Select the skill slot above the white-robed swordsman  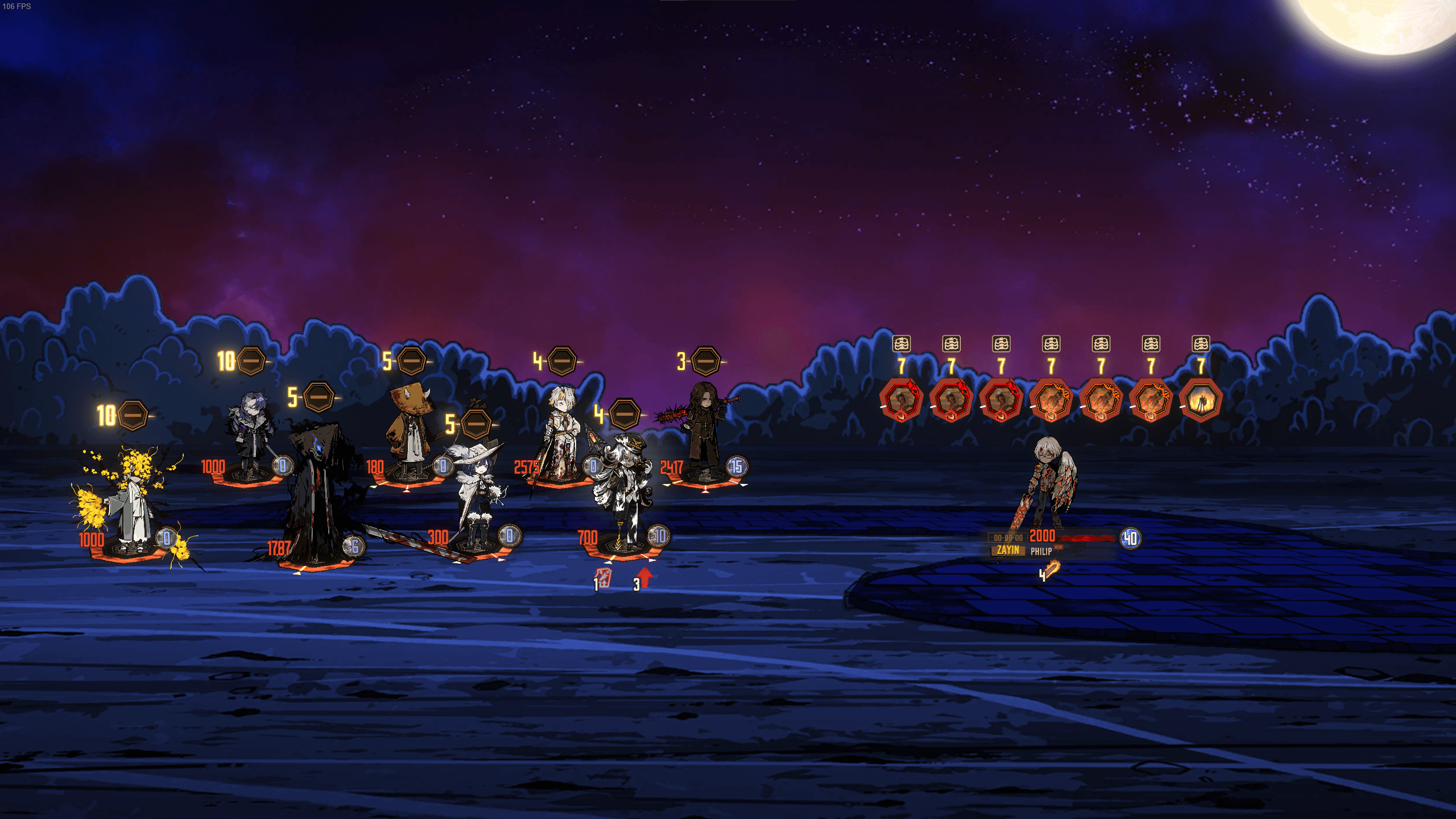(x=562, y=361)
